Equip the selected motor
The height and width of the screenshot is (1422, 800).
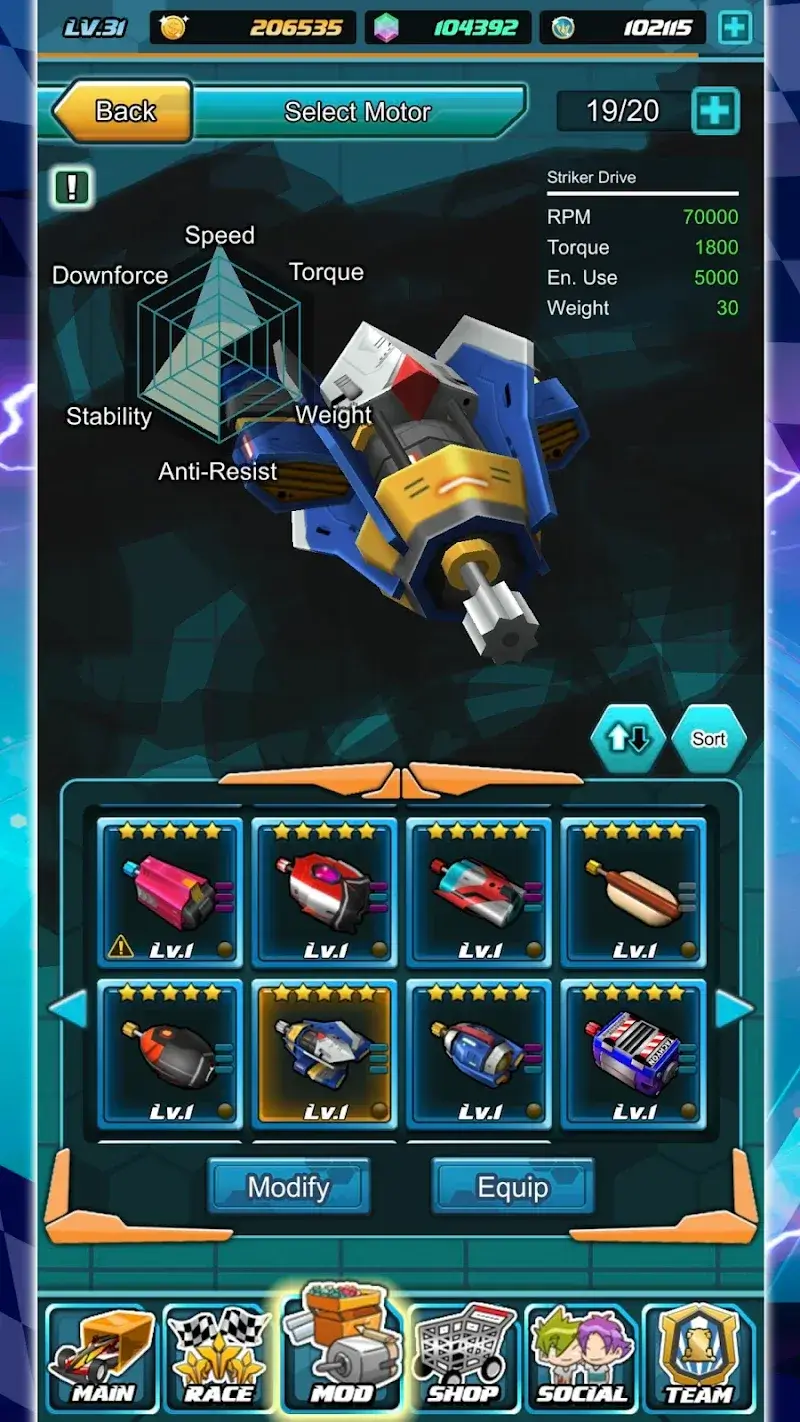coord(513,1187)
